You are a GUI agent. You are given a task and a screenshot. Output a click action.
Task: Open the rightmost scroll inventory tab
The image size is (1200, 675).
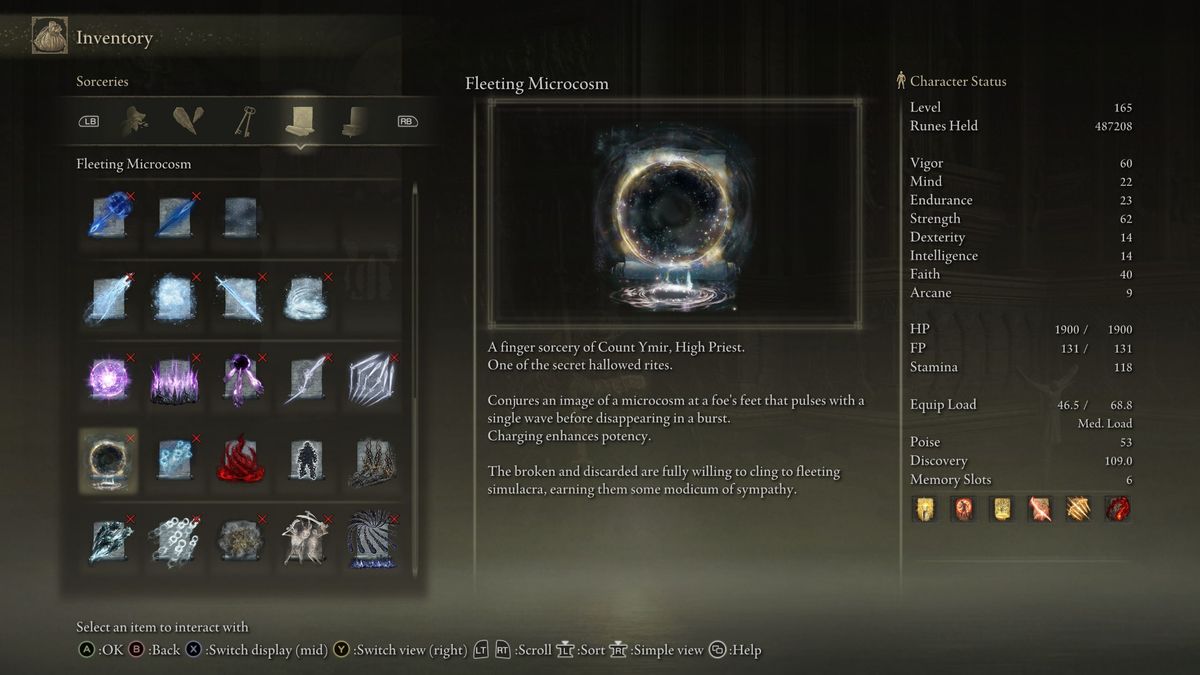pos(354,121)
